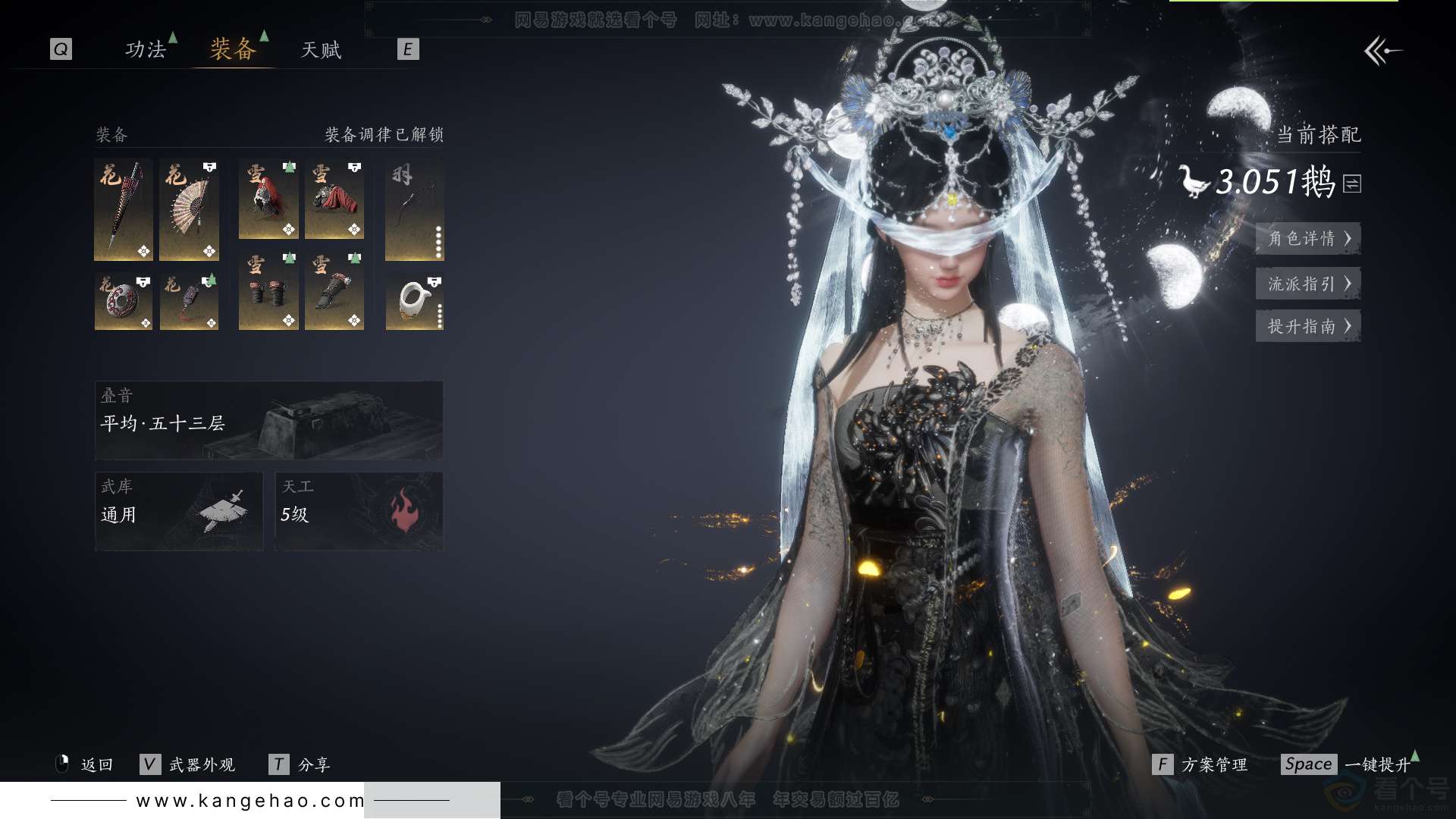Select the tasseled pendant accessory slot
This screenshot has height=819, width=1456.
[x=190, y=302]
